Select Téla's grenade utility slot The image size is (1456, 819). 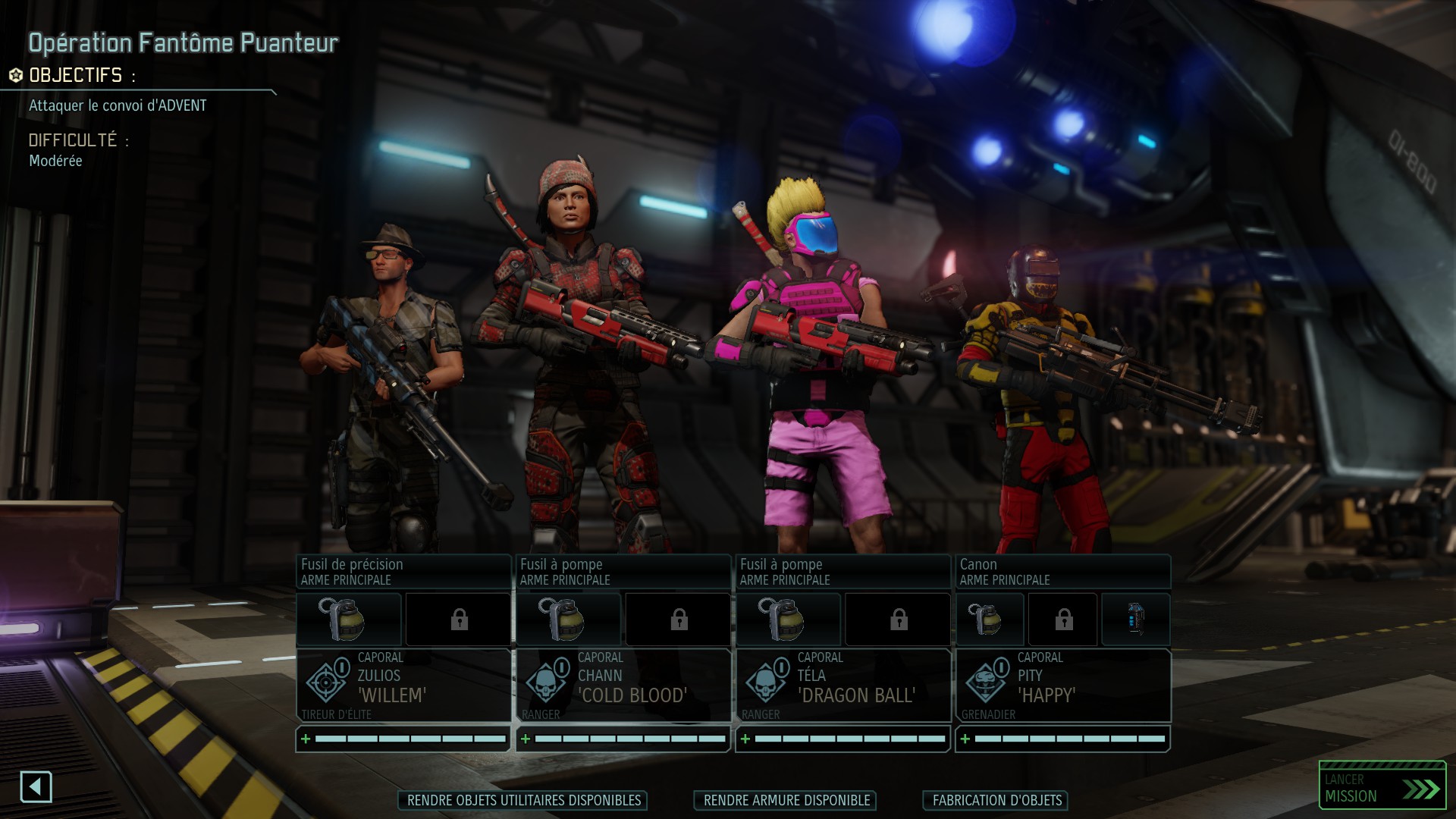789,620
